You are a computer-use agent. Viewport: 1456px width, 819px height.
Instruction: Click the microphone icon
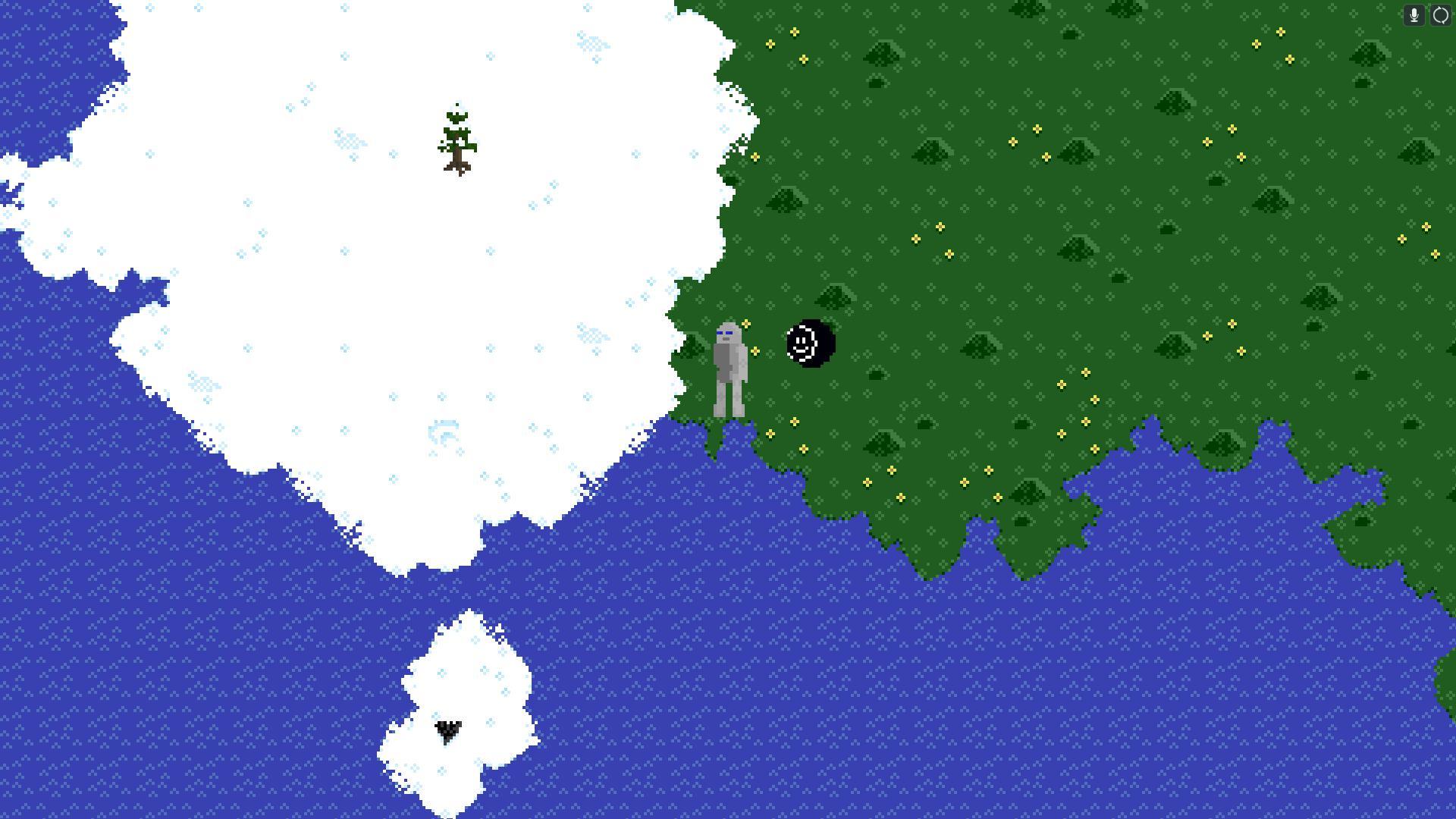[x=1414, y=15]
